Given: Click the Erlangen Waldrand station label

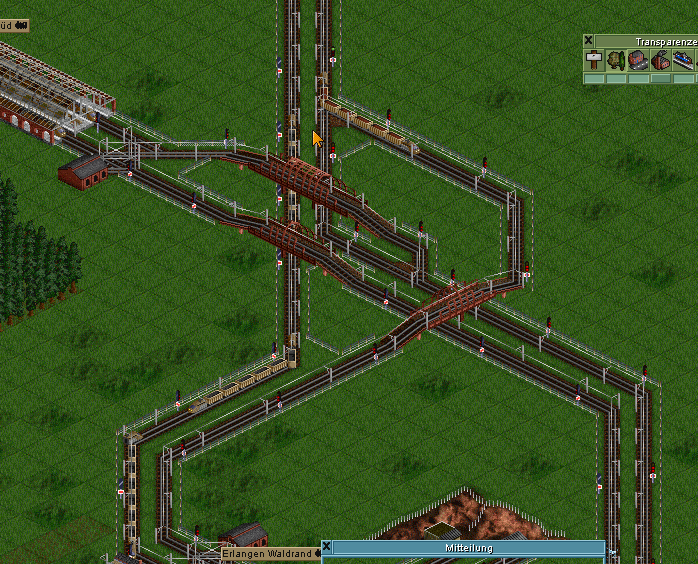Looking at the screenshot, I should (267, 553).
